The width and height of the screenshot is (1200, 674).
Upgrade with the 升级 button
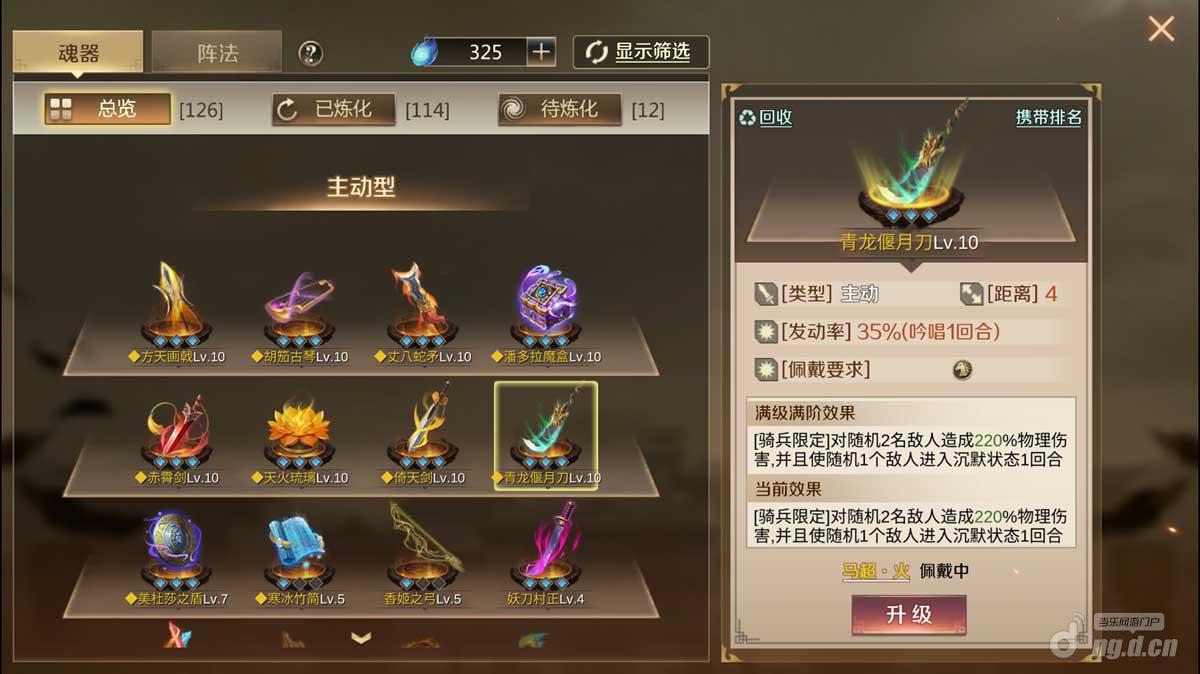click(x=909, y=614)
